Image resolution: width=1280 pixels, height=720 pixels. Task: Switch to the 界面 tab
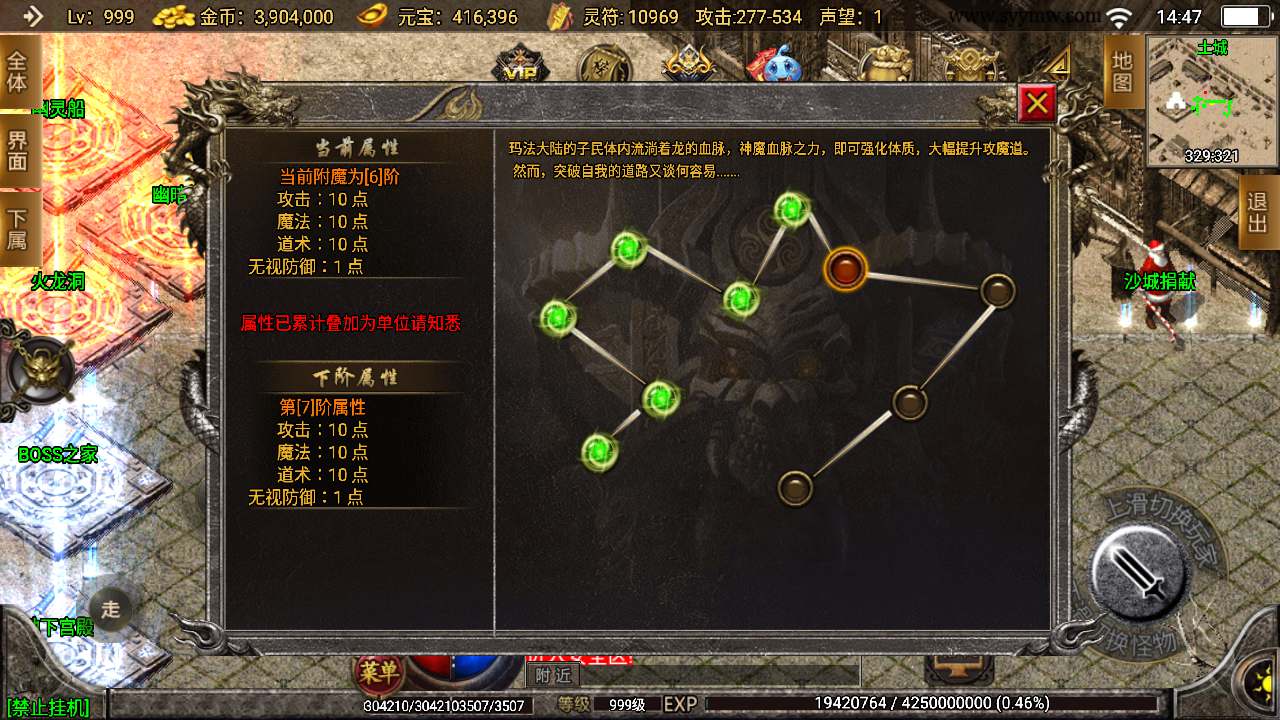tap(17, 150)
